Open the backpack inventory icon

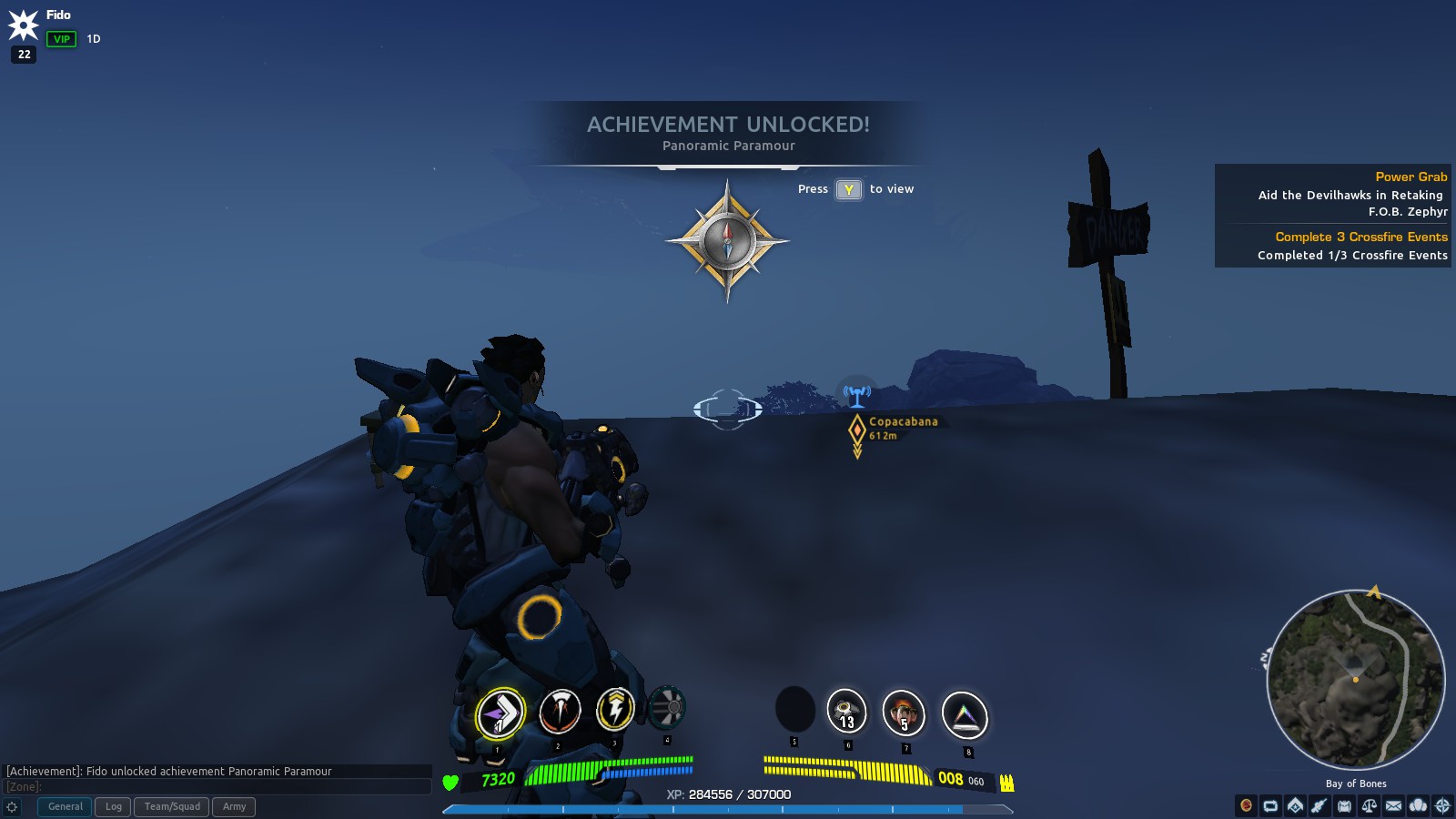pos(1344,805)
